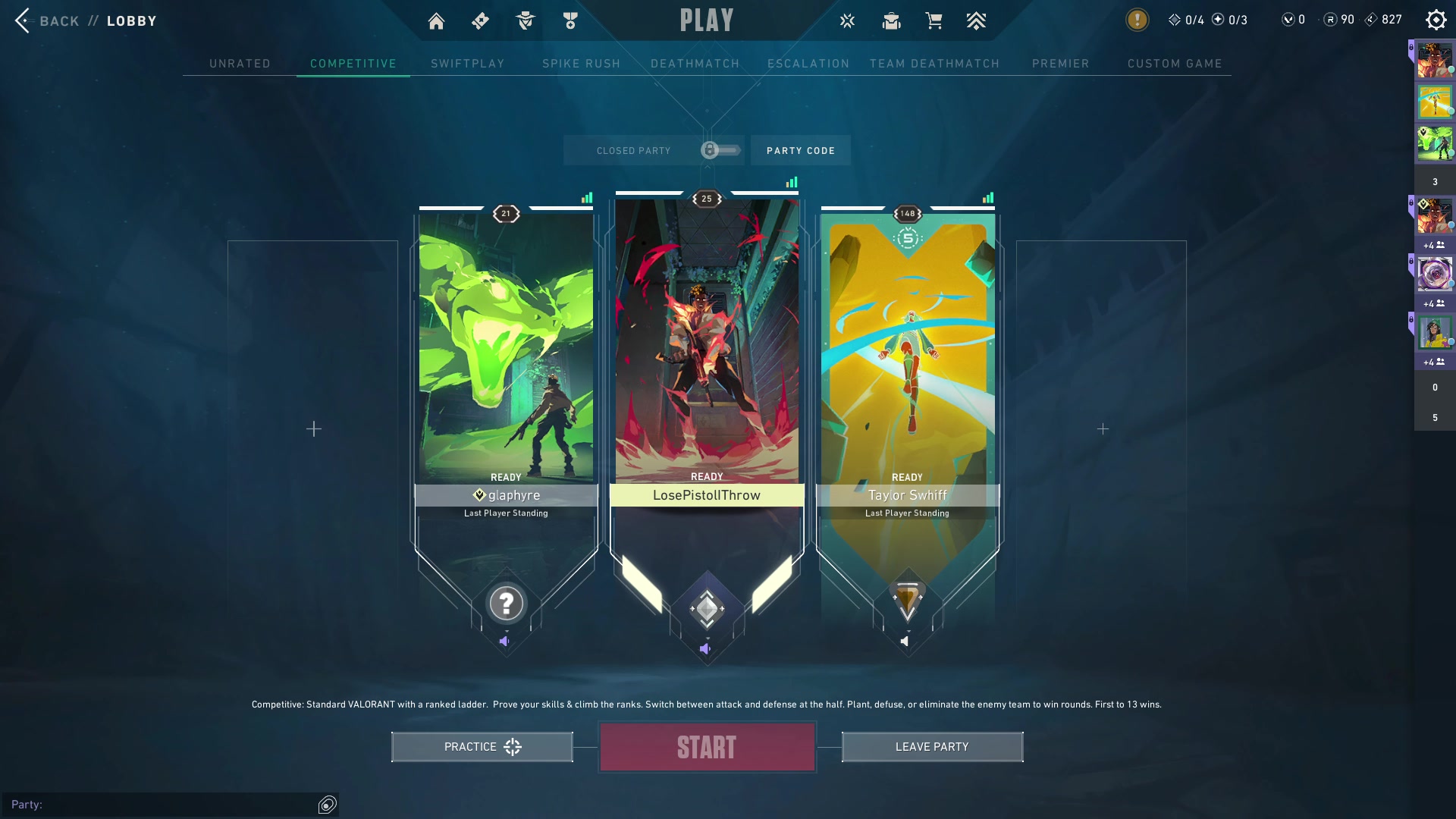Image resolution: width=1456 pixels, height=819 pixels.
Task: Go back from the lobby
Action: click(x=47, y=20)
